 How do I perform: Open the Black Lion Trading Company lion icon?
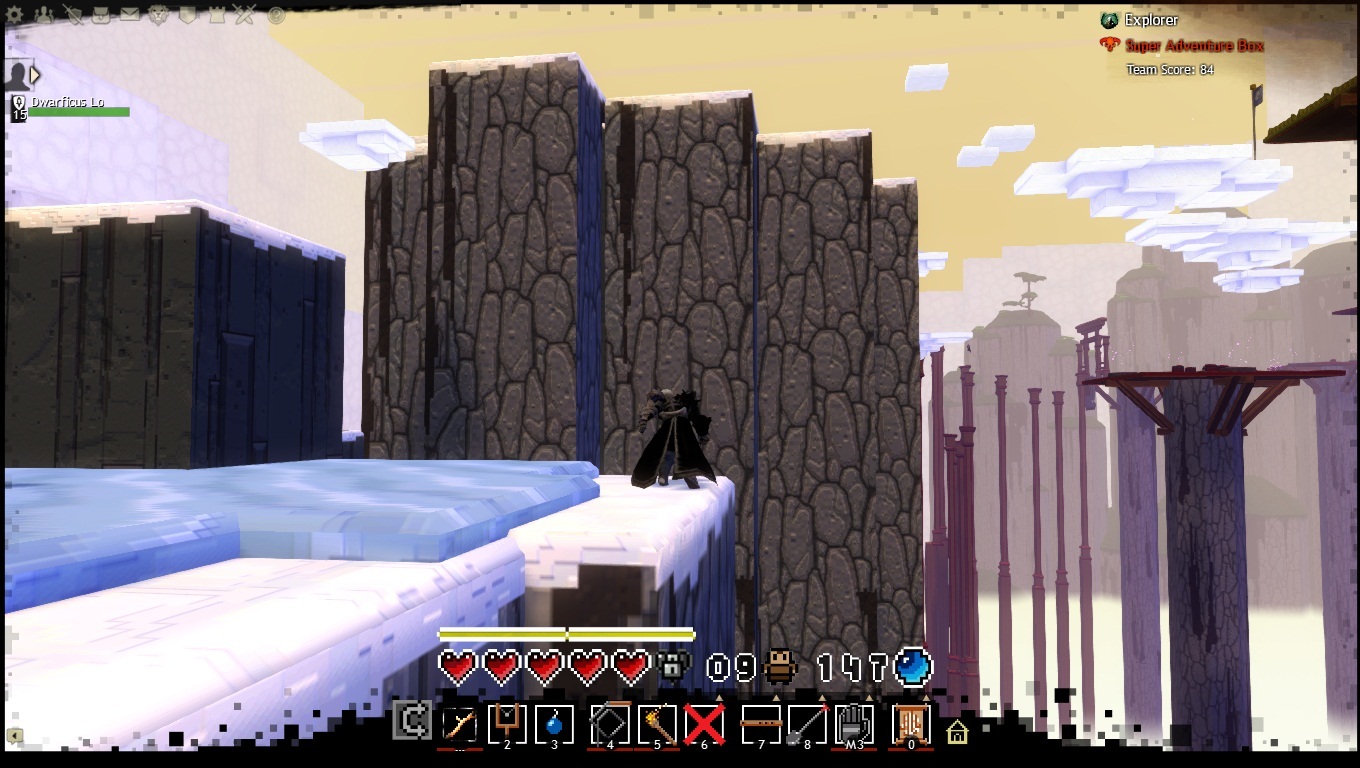click(160, 15)
